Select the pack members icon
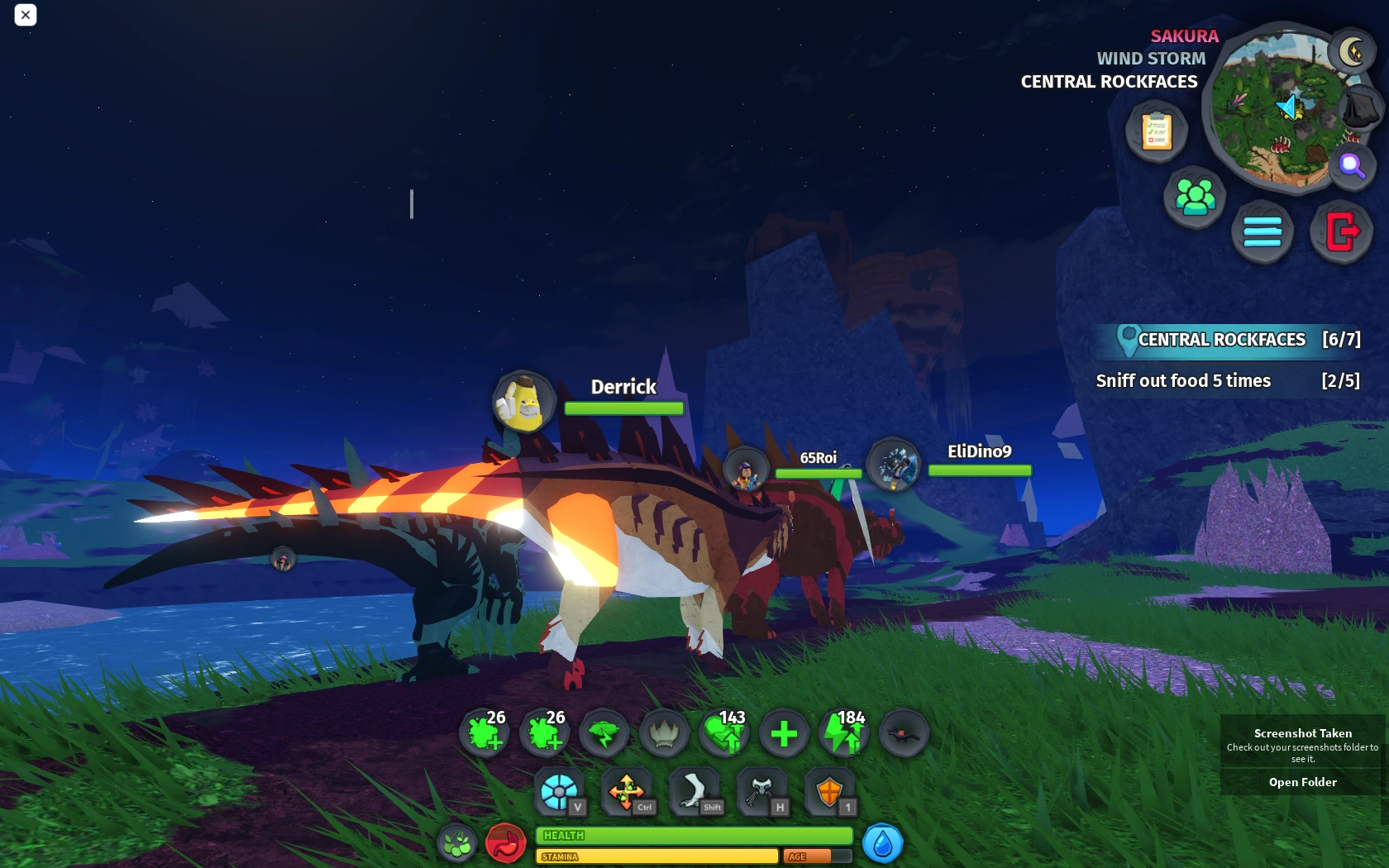Screen dimensions: 1389x868 (x=1194, y=197)
